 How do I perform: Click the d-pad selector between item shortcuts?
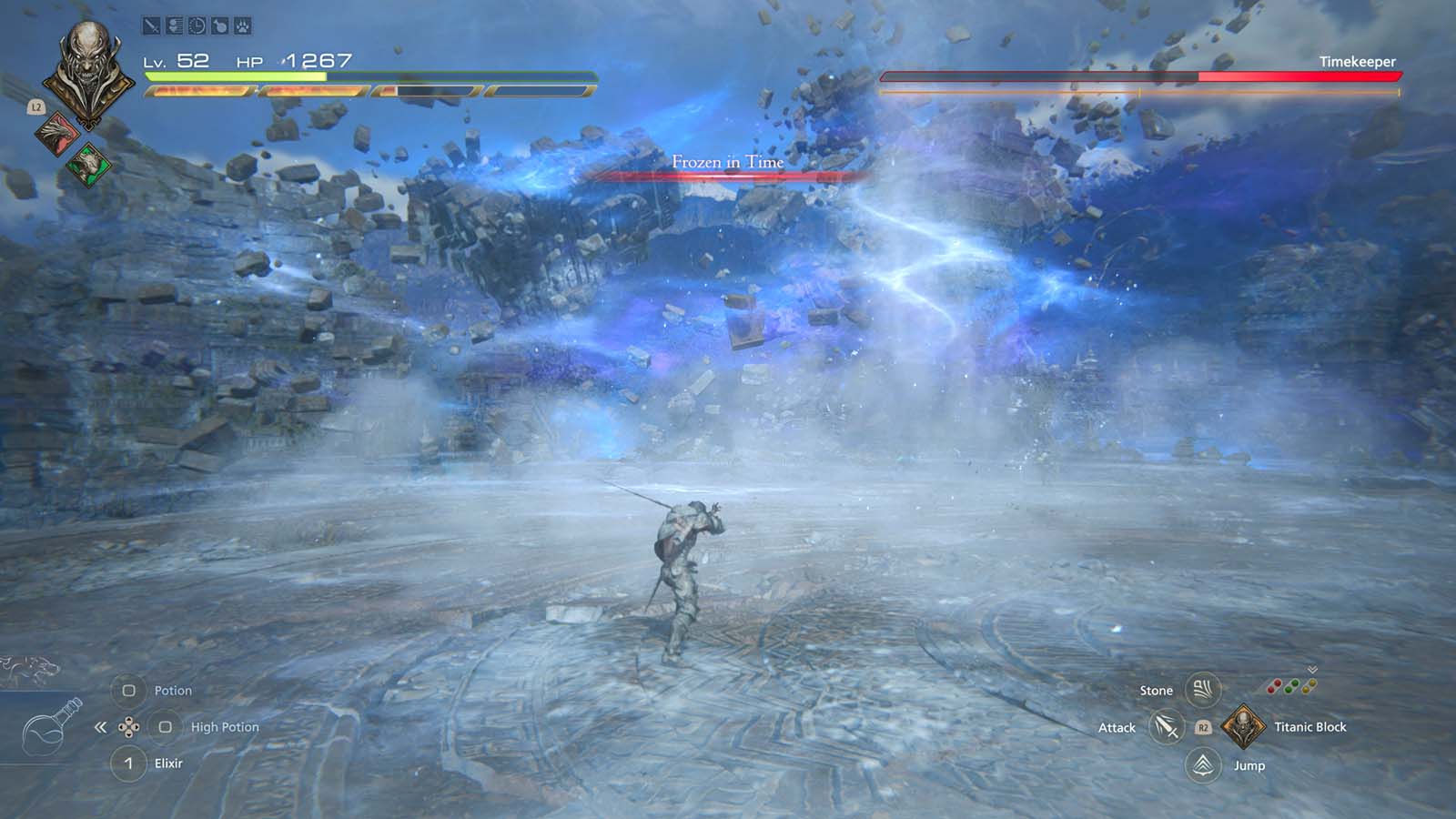click(x=129, y=726)
